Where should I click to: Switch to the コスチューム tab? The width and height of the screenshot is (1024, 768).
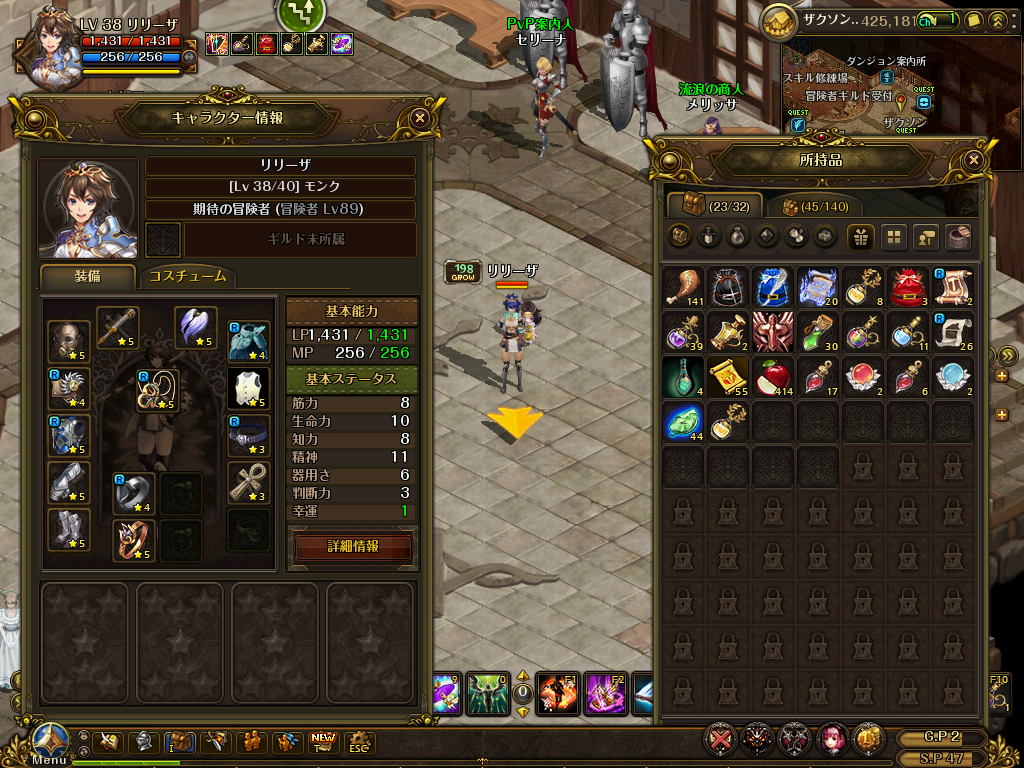[187, 277]
